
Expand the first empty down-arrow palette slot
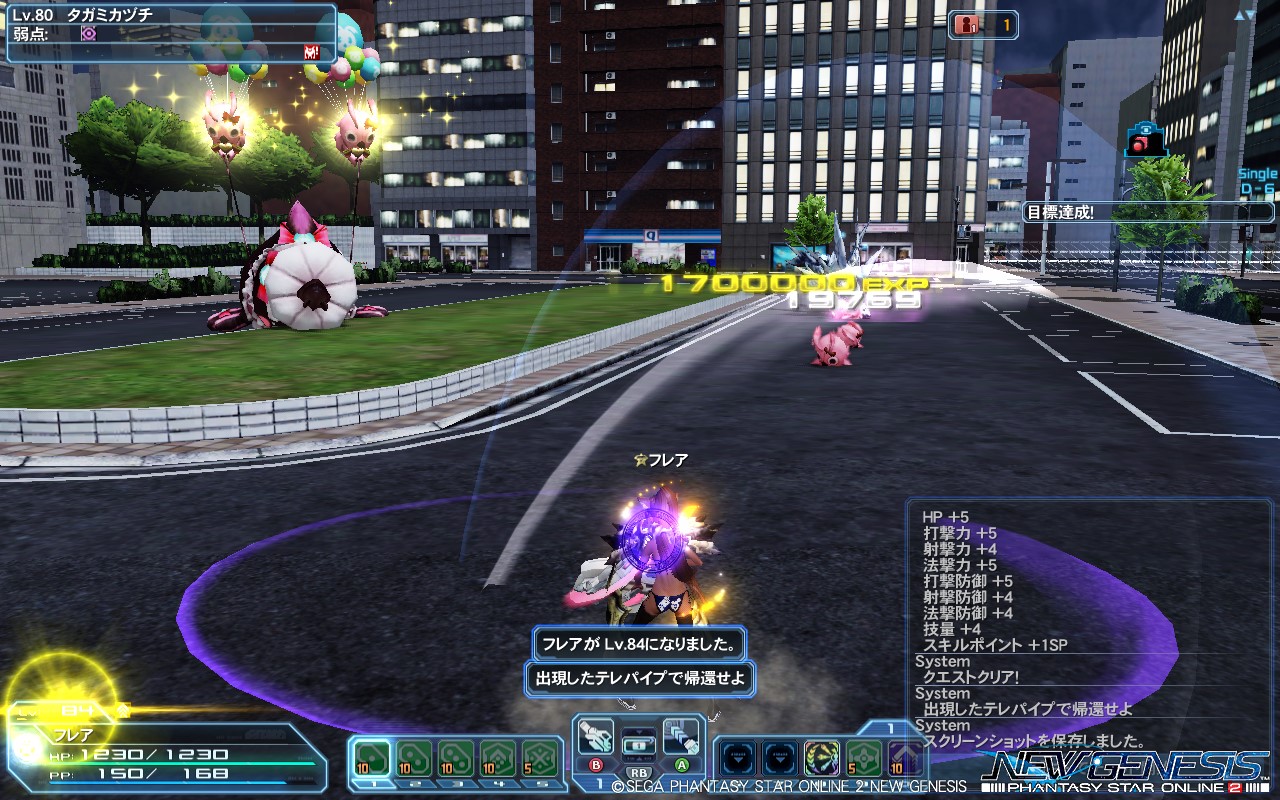(737, 758)
